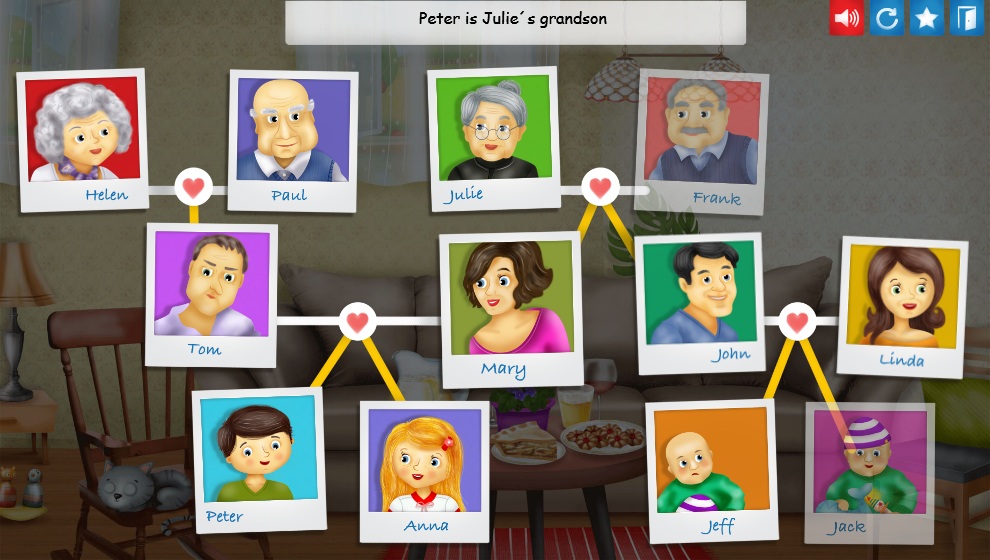Select John's photo card
The height and width of the screenshot is (560, 990).
coord(700,300)
